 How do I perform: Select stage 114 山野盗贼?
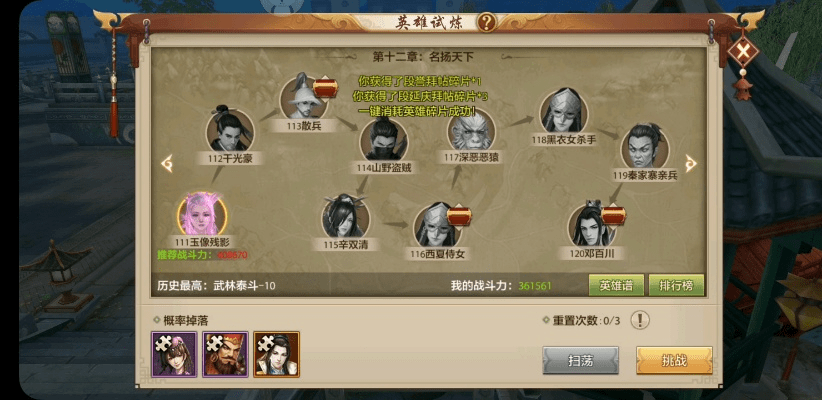(383, 140)
